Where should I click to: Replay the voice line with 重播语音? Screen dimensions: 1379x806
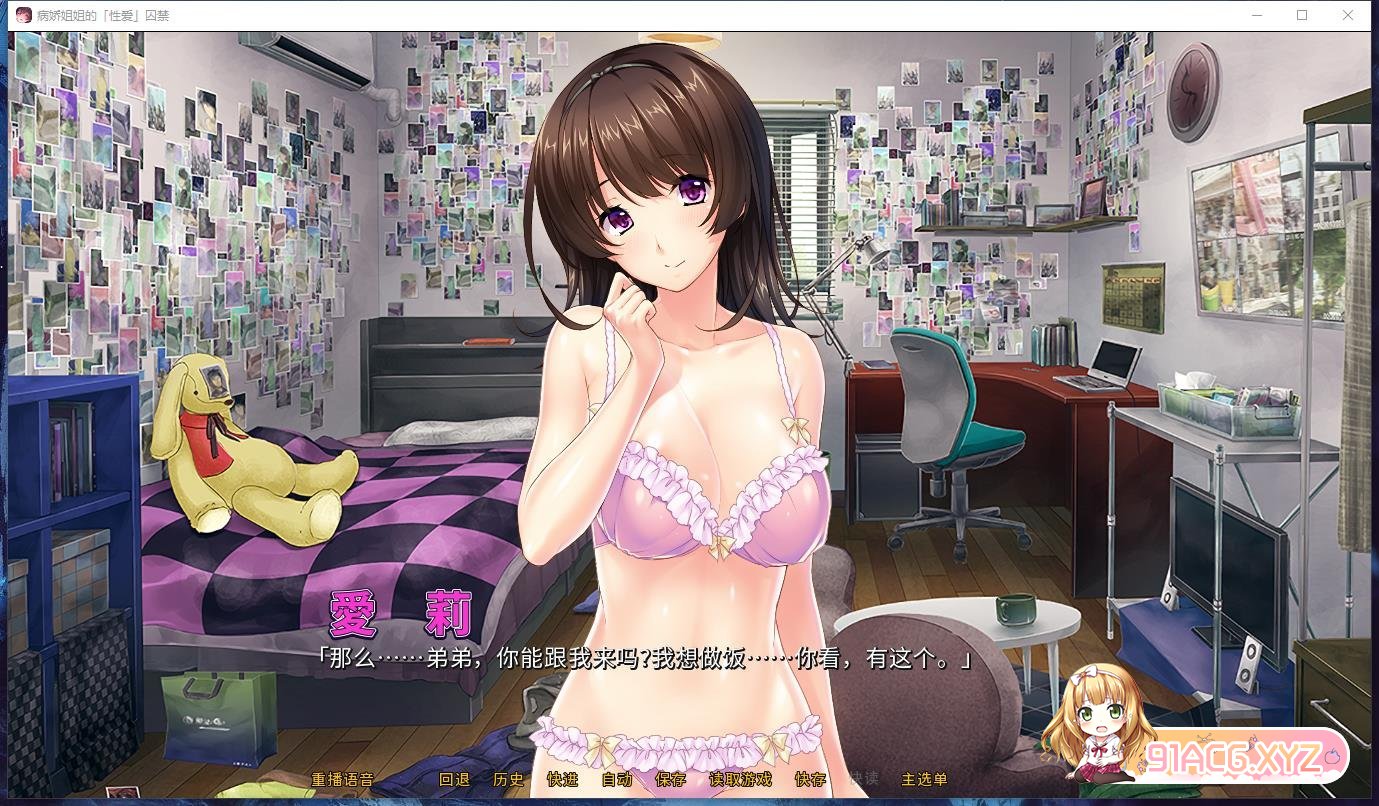[x=342, y=780]
